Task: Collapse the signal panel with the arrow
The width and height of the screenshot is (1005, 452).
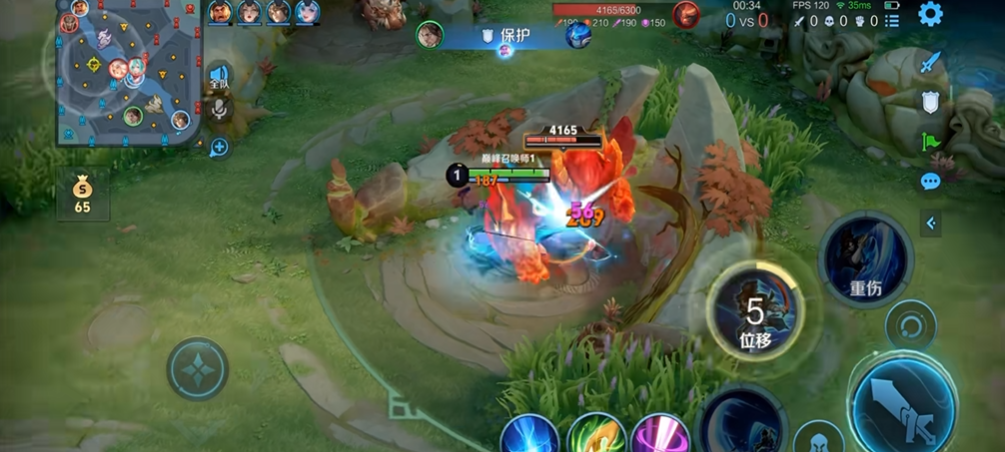Action: point(931,223)
